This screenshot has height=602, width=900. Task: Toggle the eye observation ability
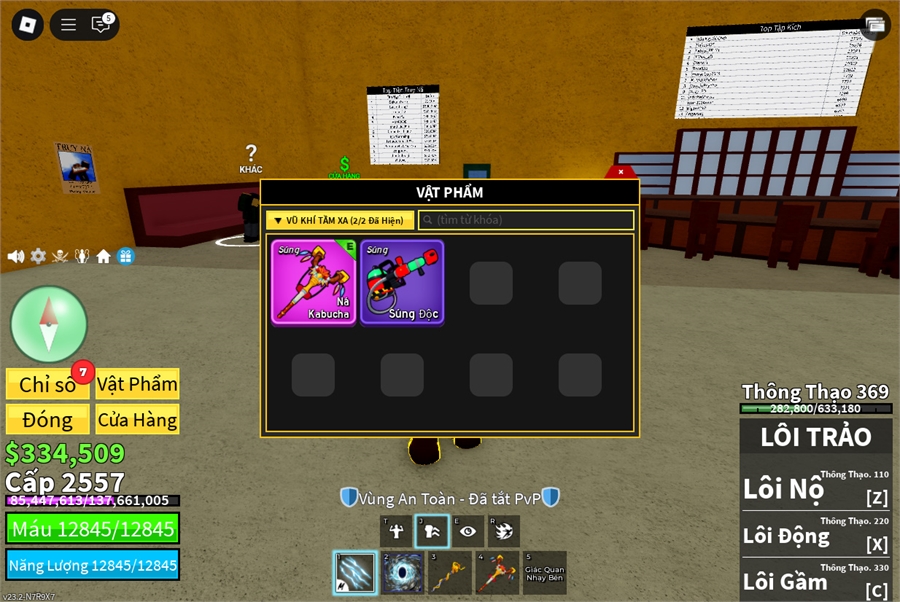point(468,531)
